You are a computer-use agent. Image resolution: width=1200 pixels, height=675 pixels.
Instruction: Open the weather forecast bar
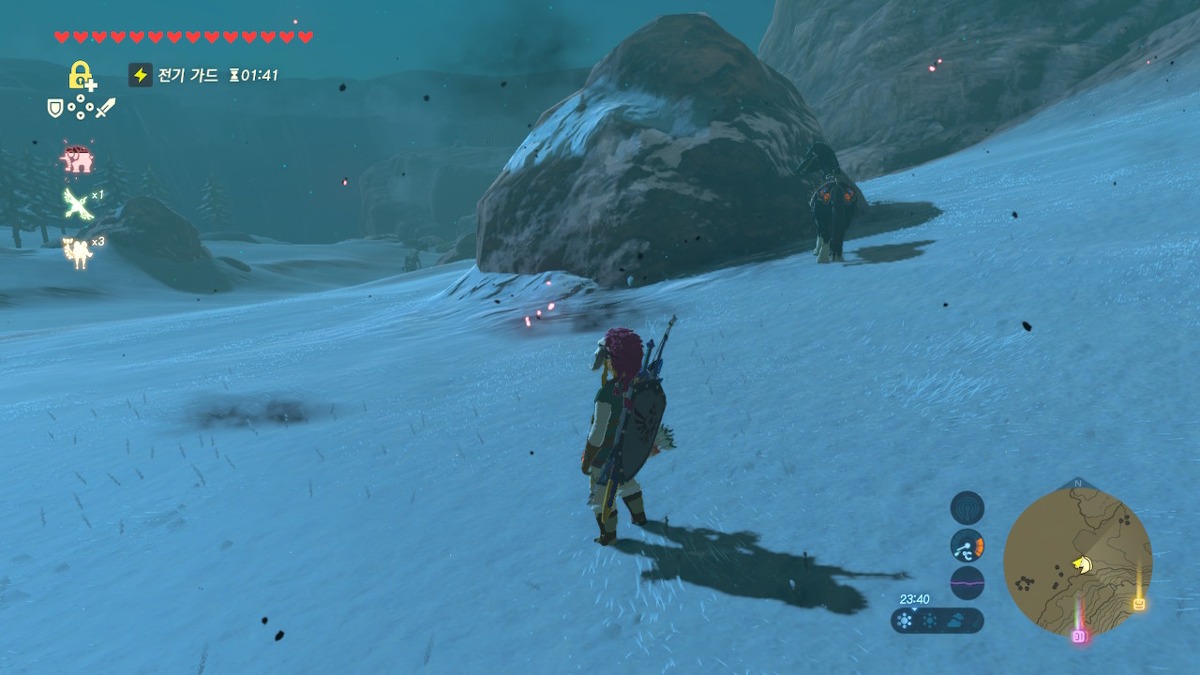tap(937, 620)
